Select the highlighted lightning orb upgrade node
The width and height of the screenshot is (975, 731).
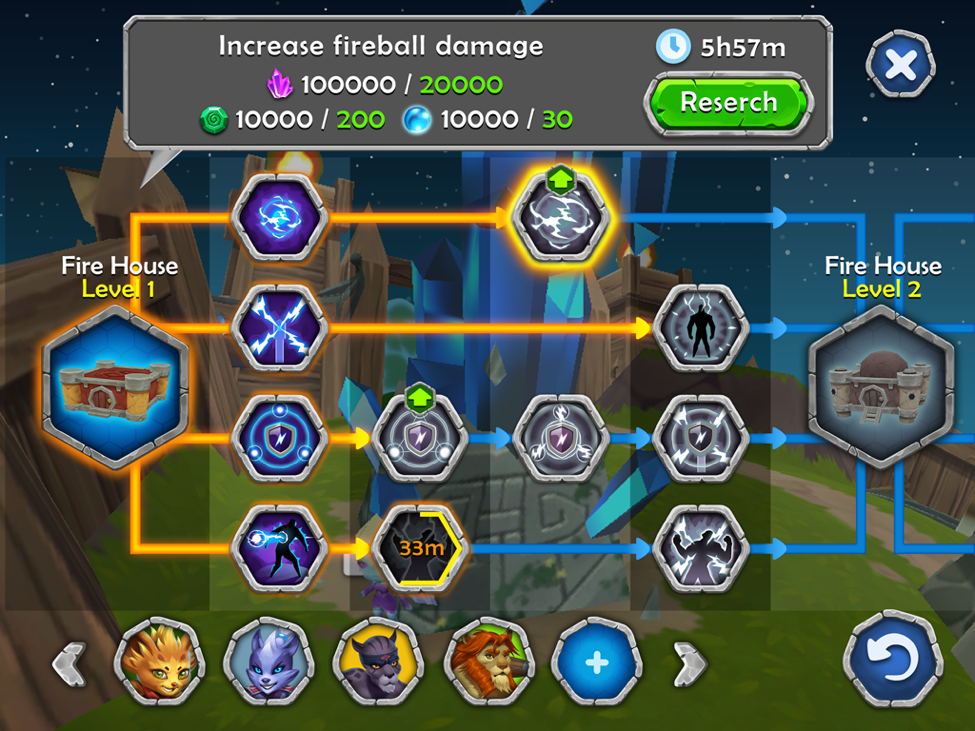tap(559, 216)
